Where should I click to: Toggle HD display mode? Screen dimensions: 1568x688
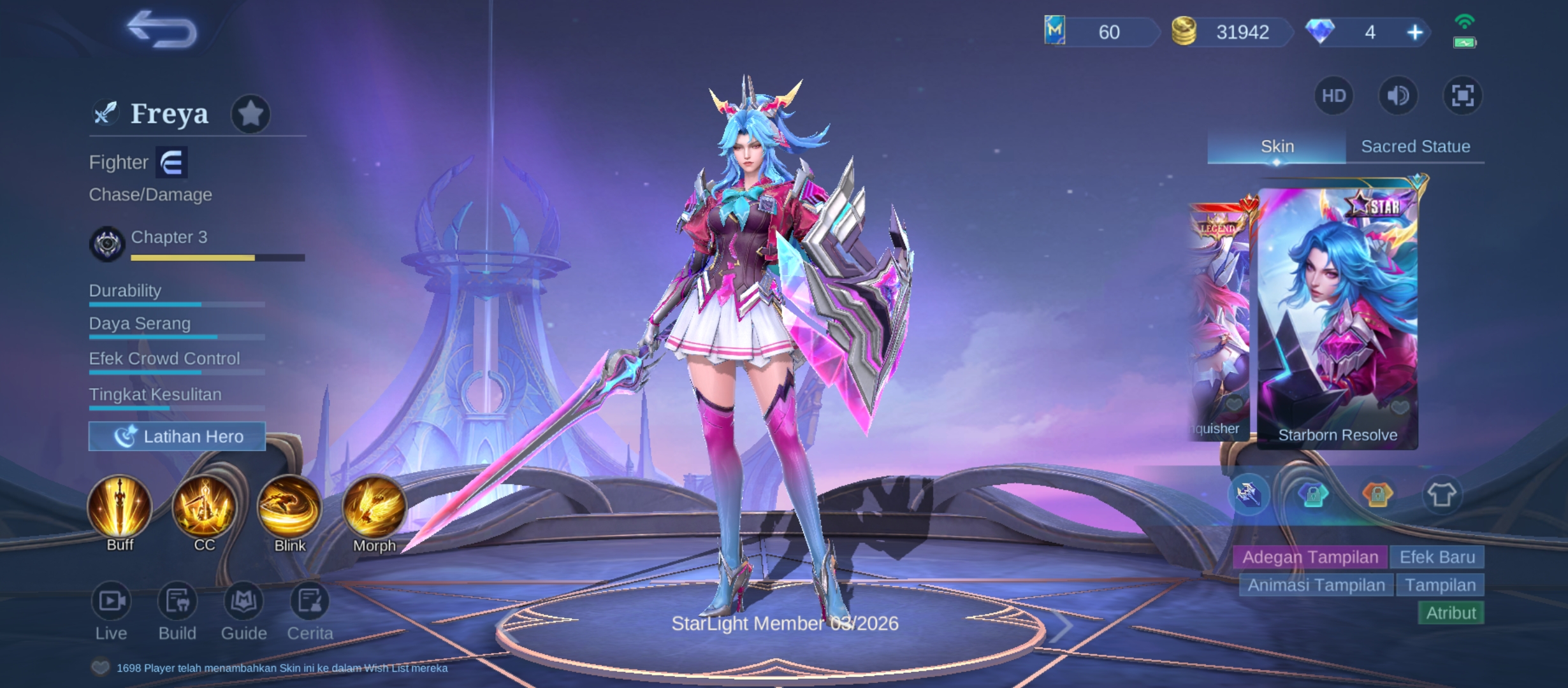coord(1333,96)
